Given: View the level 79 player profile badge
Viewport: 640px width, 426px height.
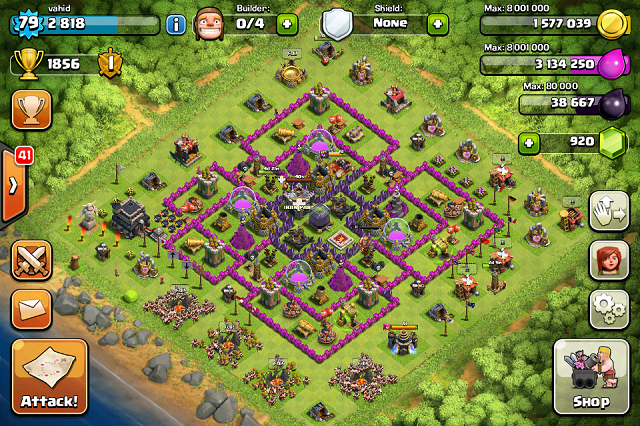Looking at the screenshot, I should 26,22.
